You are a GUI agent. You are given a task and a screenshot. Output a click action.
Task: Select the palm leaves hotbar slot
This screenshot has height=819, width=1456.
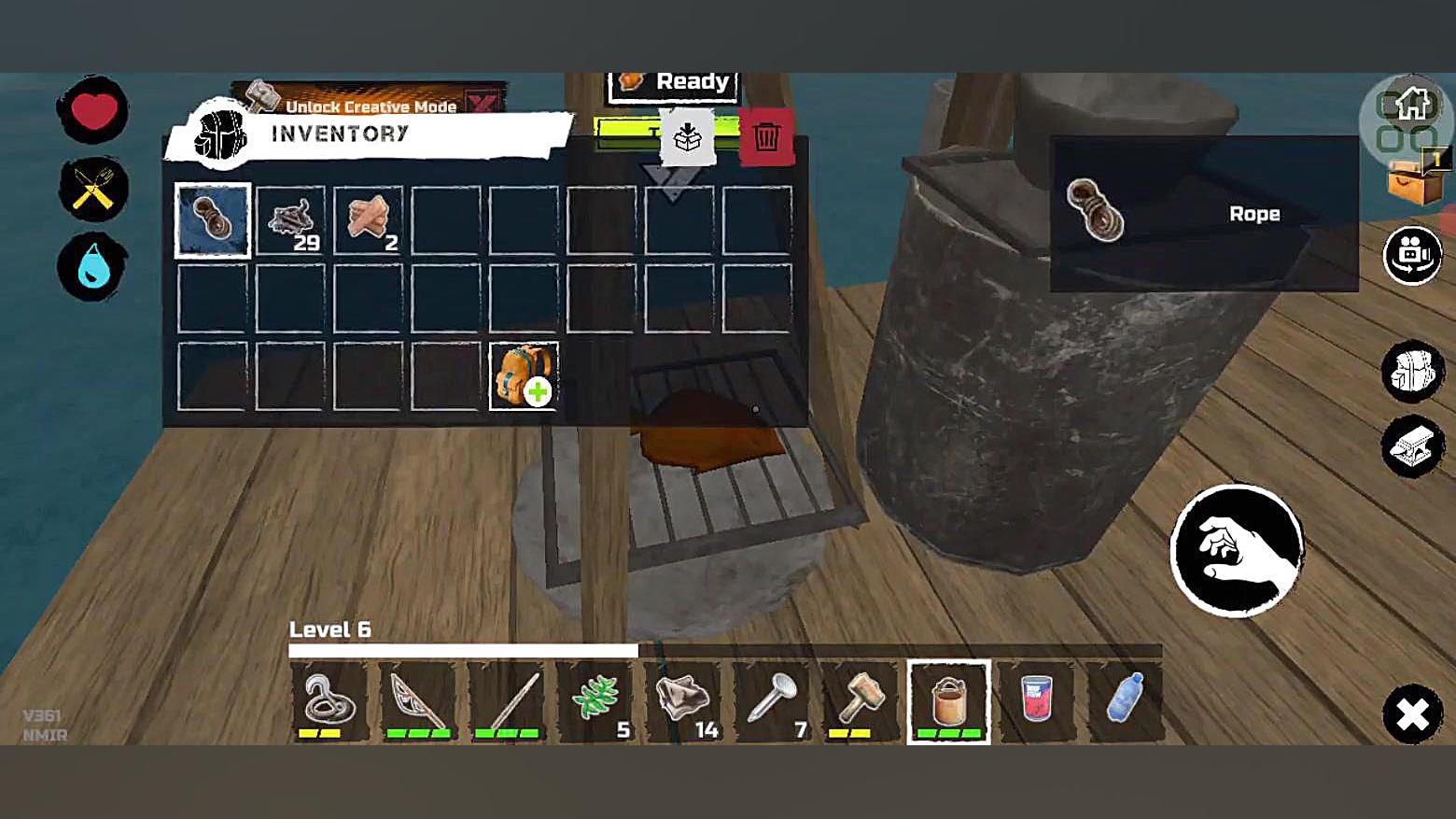[596, 702]
